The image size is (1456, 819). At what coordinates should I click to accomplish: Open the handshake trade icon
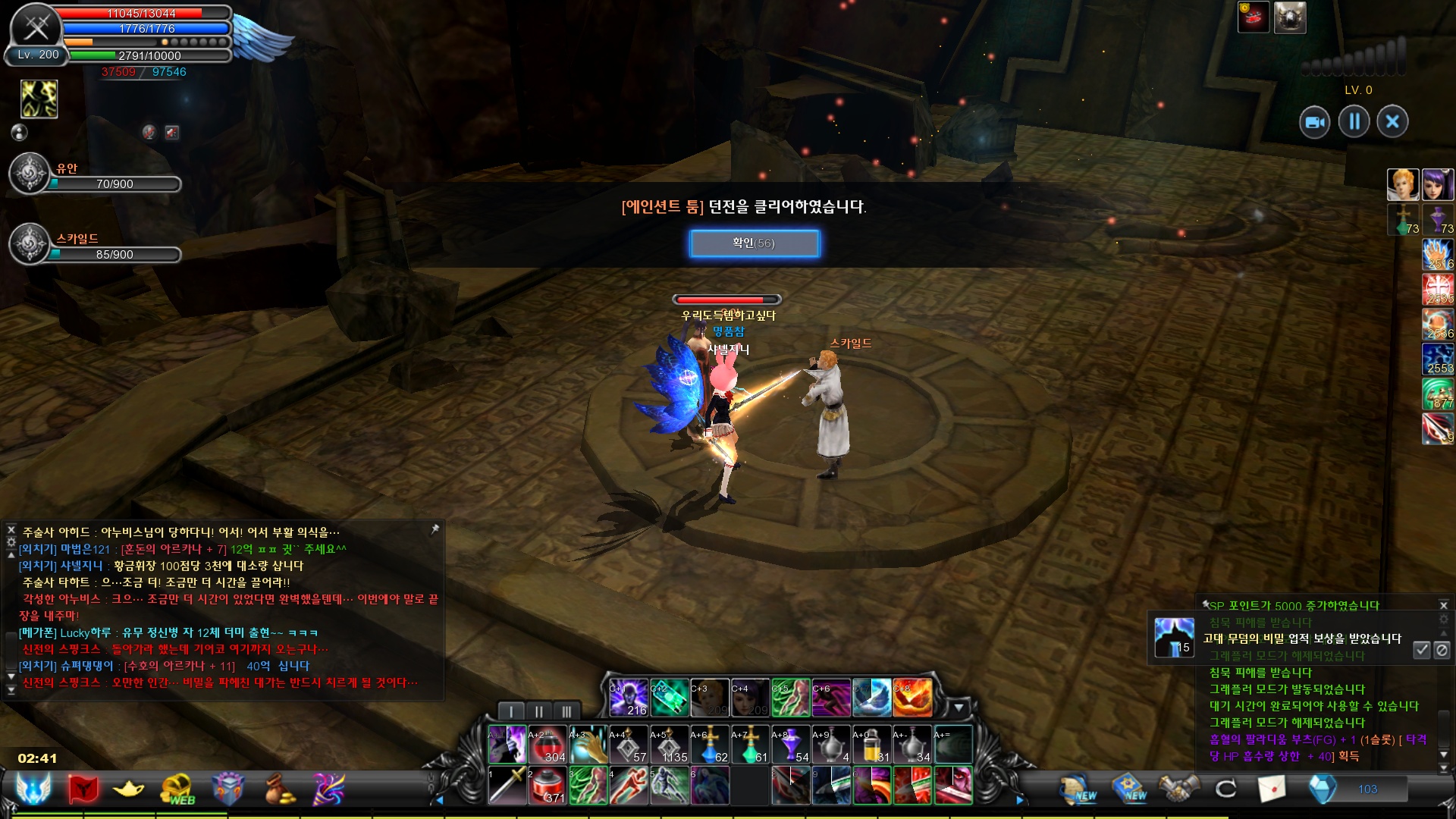pos(1178,789)
